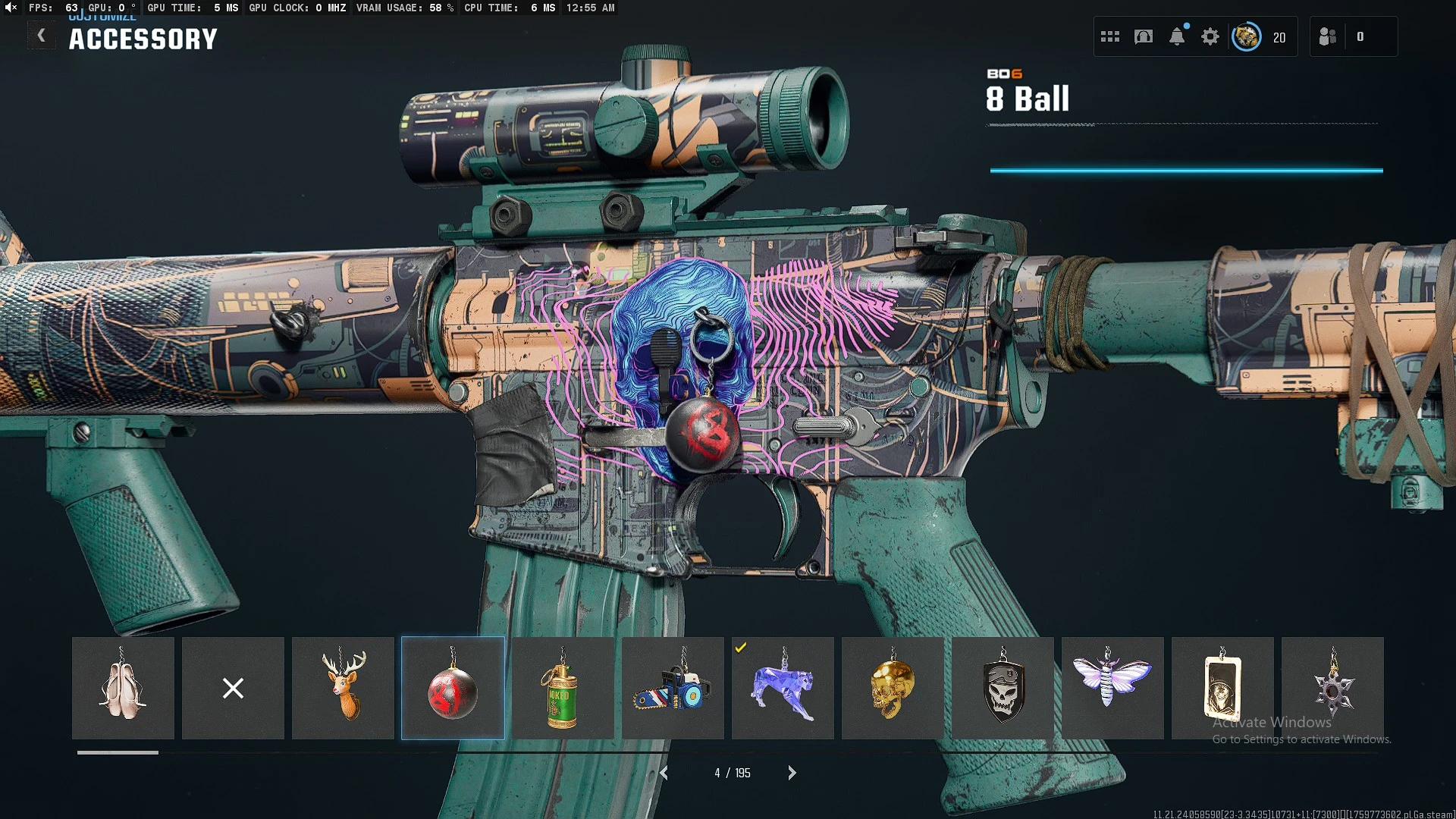Viewport: 1456px width, 819px height.
Task: Go to the next accessory page
Action: pos(792,773)
